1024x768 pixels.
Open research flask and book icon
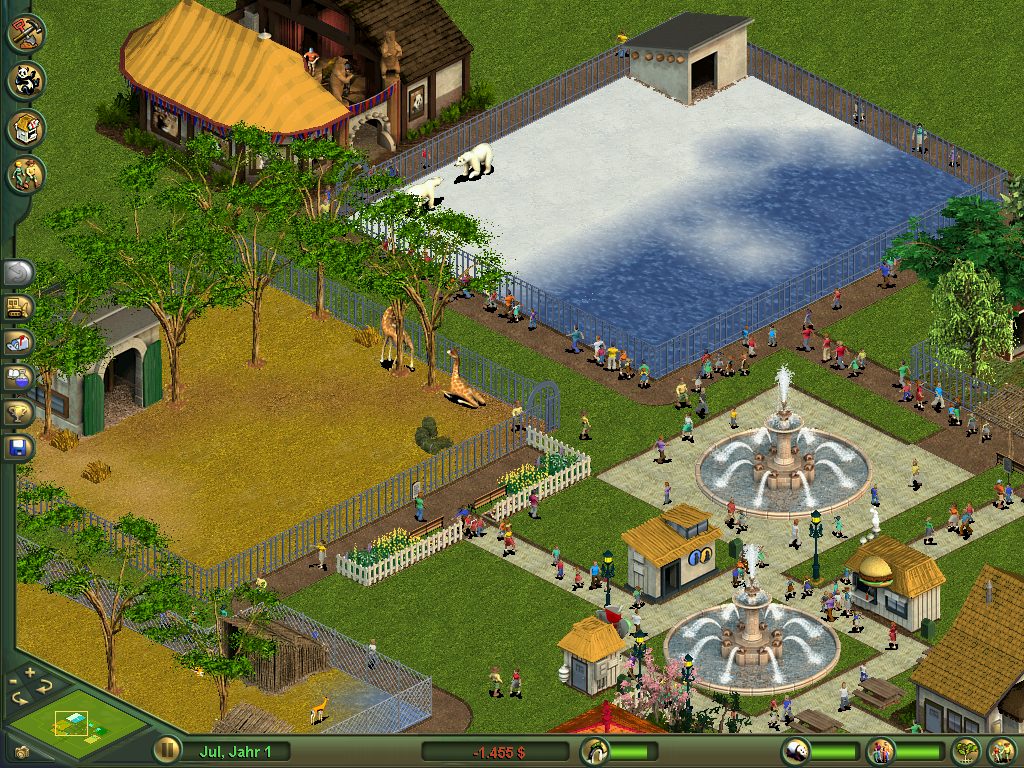19,377
